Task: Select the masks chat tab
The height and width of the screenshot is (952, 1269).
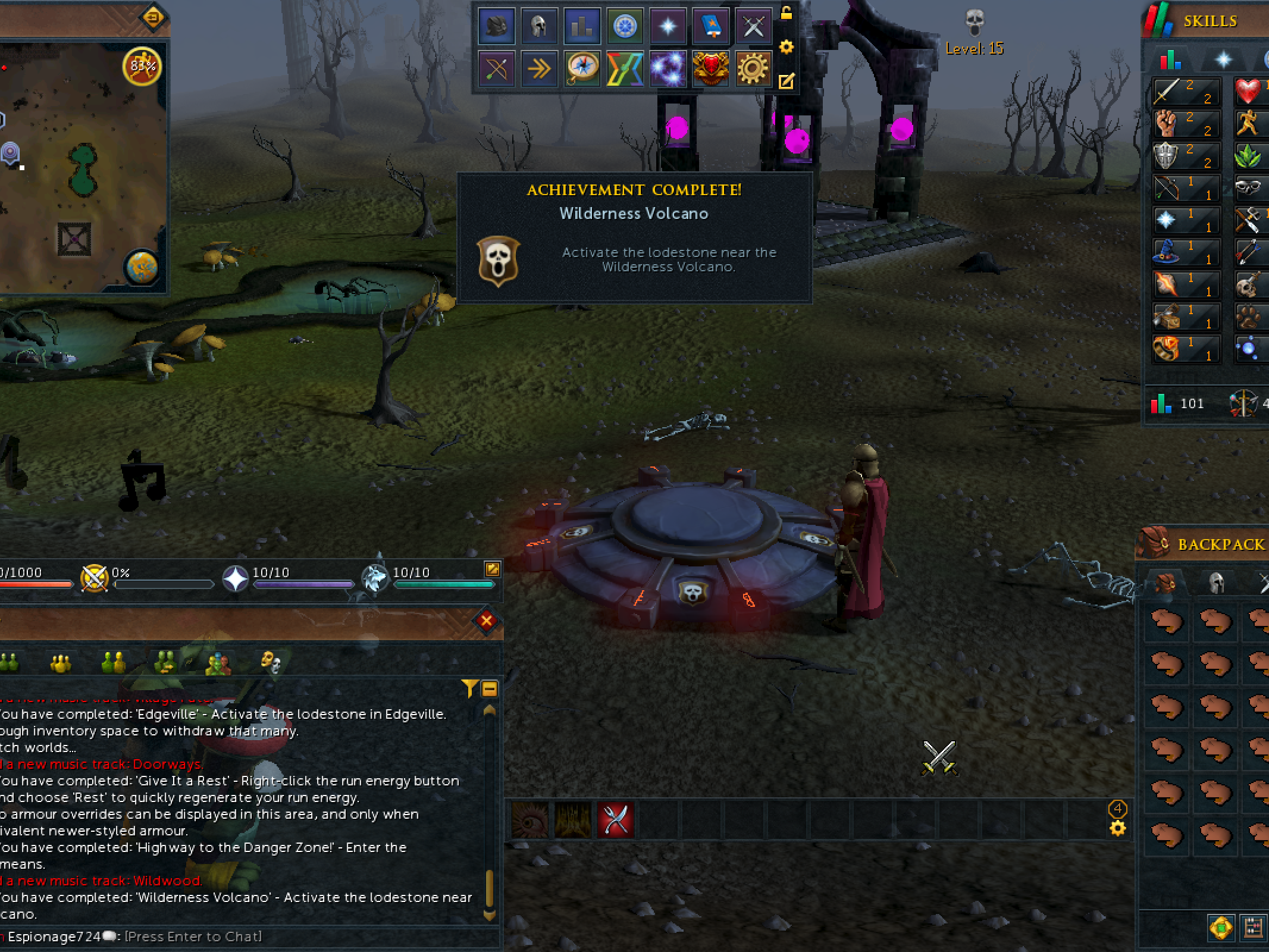Action: pos(271,662)
